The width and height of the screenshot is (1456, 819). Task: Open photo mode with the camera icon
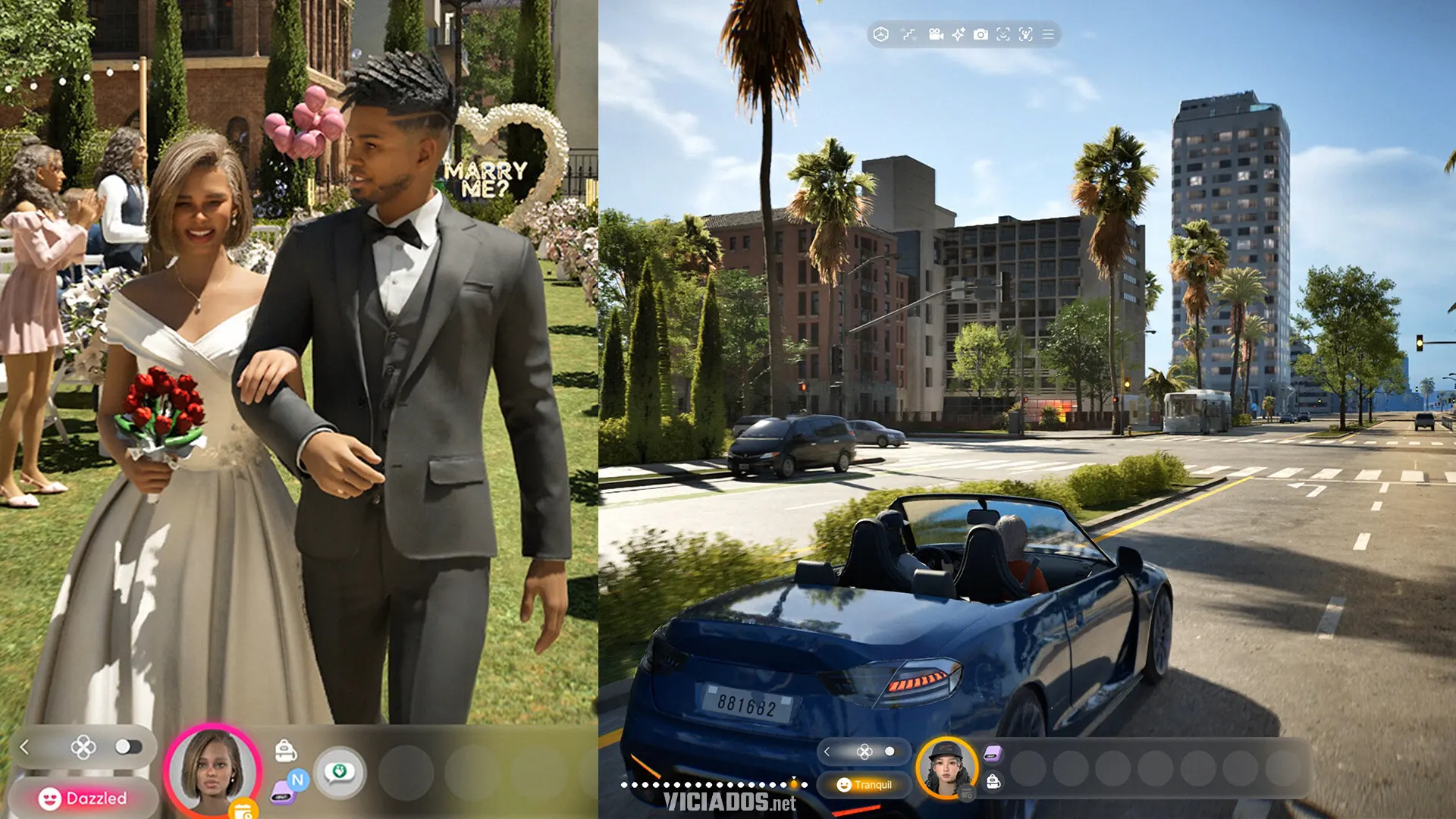[x=979, y=34]
